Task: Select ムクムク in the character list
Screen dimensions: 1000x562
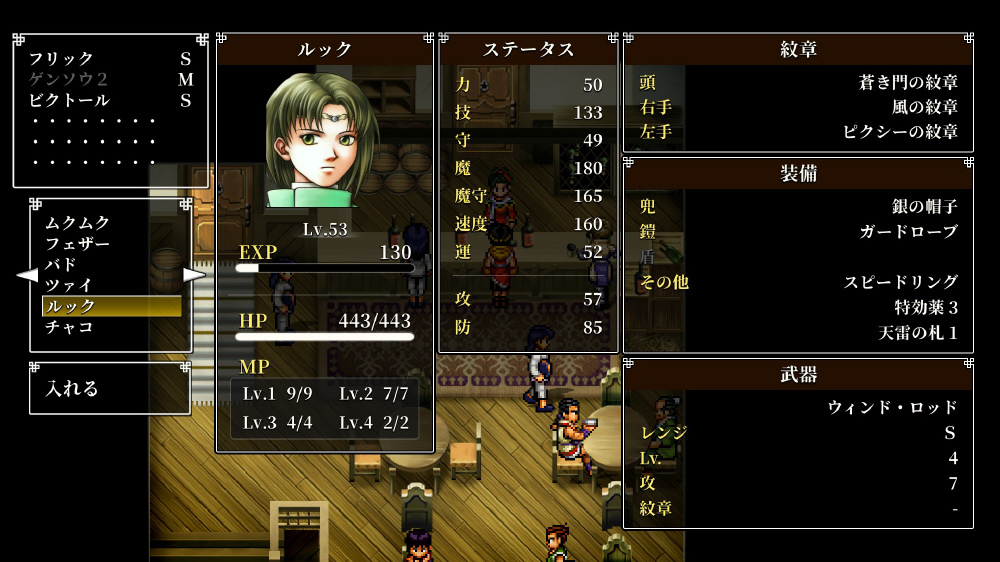Action: click(77, 223)
